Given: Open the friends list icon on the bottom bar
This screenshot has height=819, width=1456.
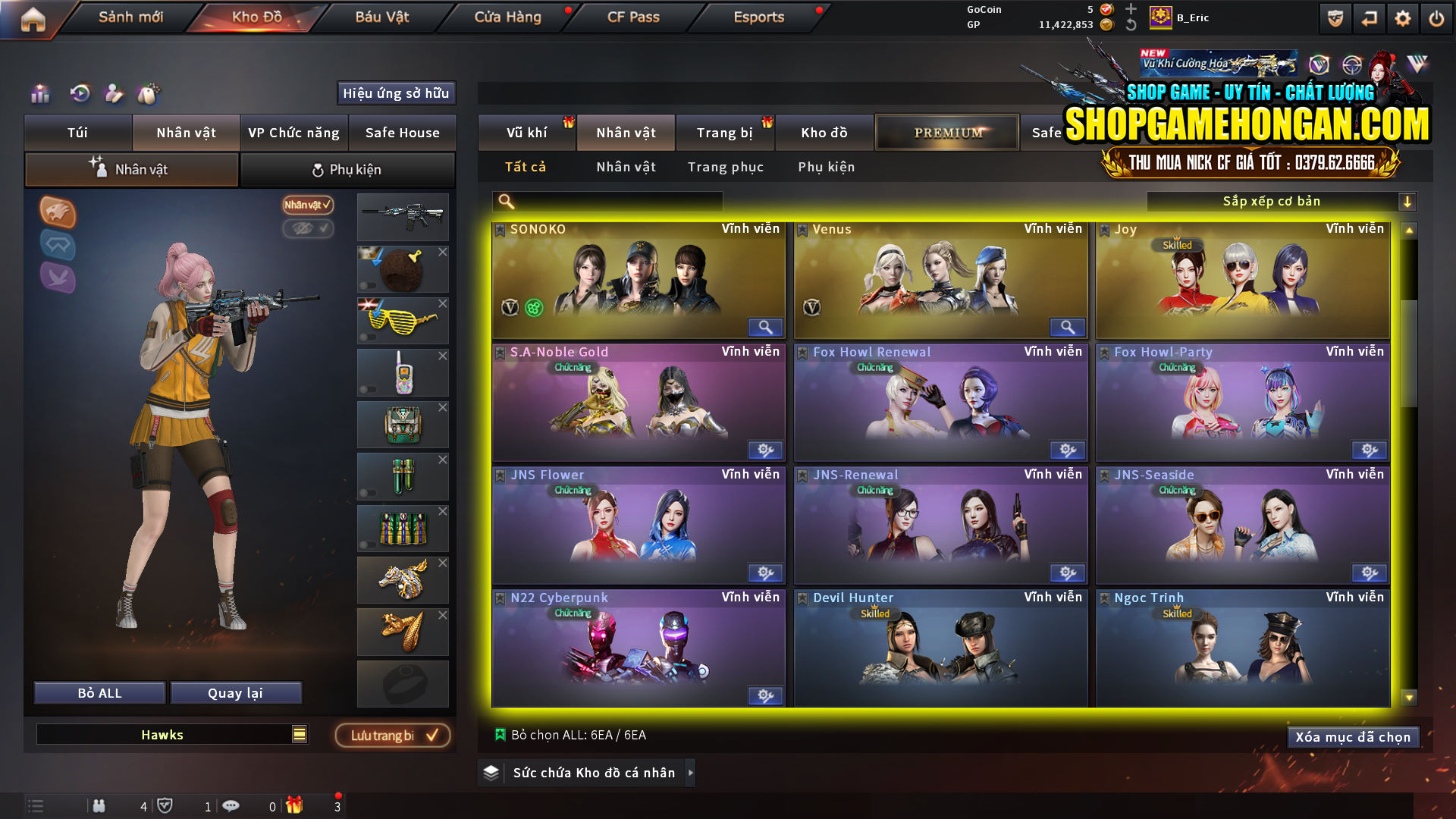Looking at the screenshot, I should click(99, 806).
